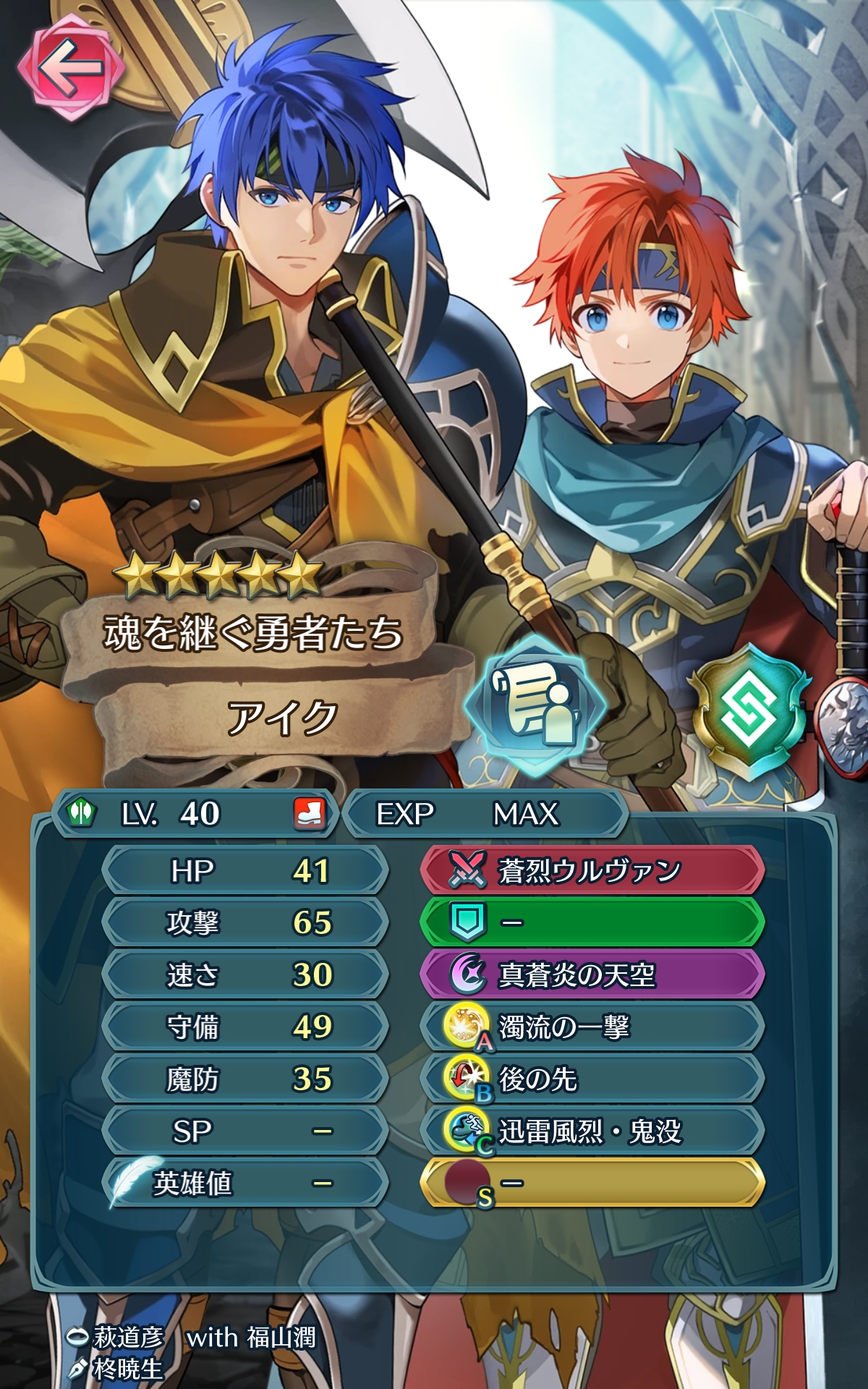Open the hero profile scroll icon
Viewport: 868px width, 1389px height.
point(534,704)
